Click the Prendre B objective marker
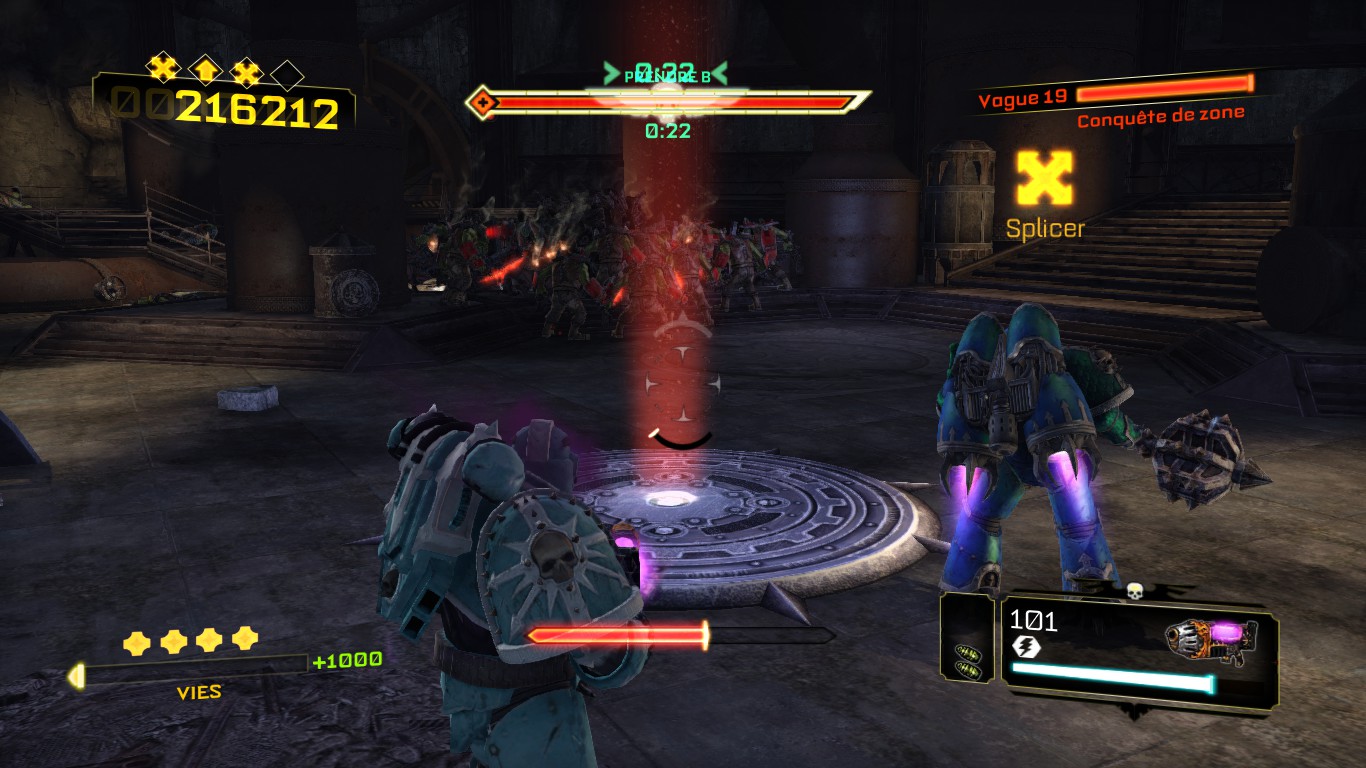The height and width of the screenshot is (768, 1366). pyautogui.click(x=666, y=76)
